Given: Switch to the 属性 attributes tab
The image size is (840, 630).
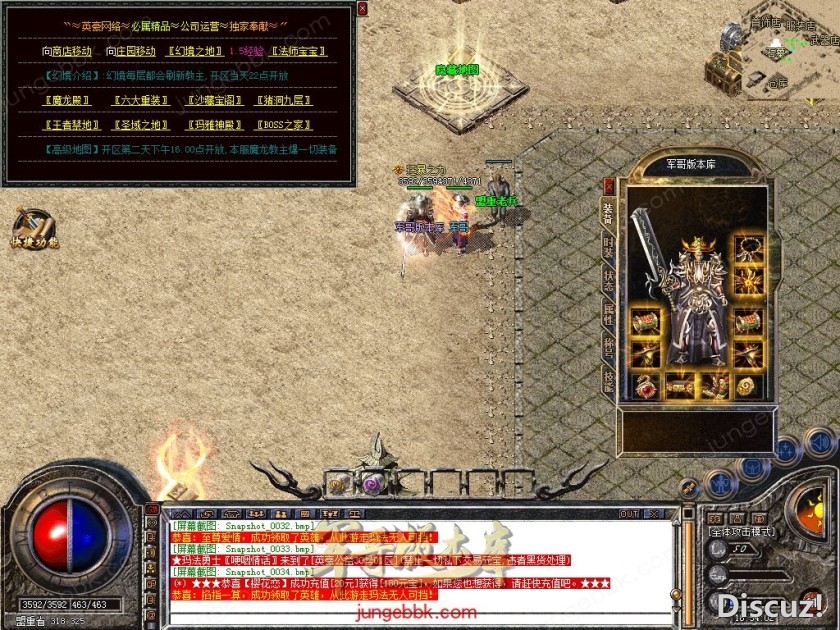Looking at the screenshot, I should click(608, 313).
